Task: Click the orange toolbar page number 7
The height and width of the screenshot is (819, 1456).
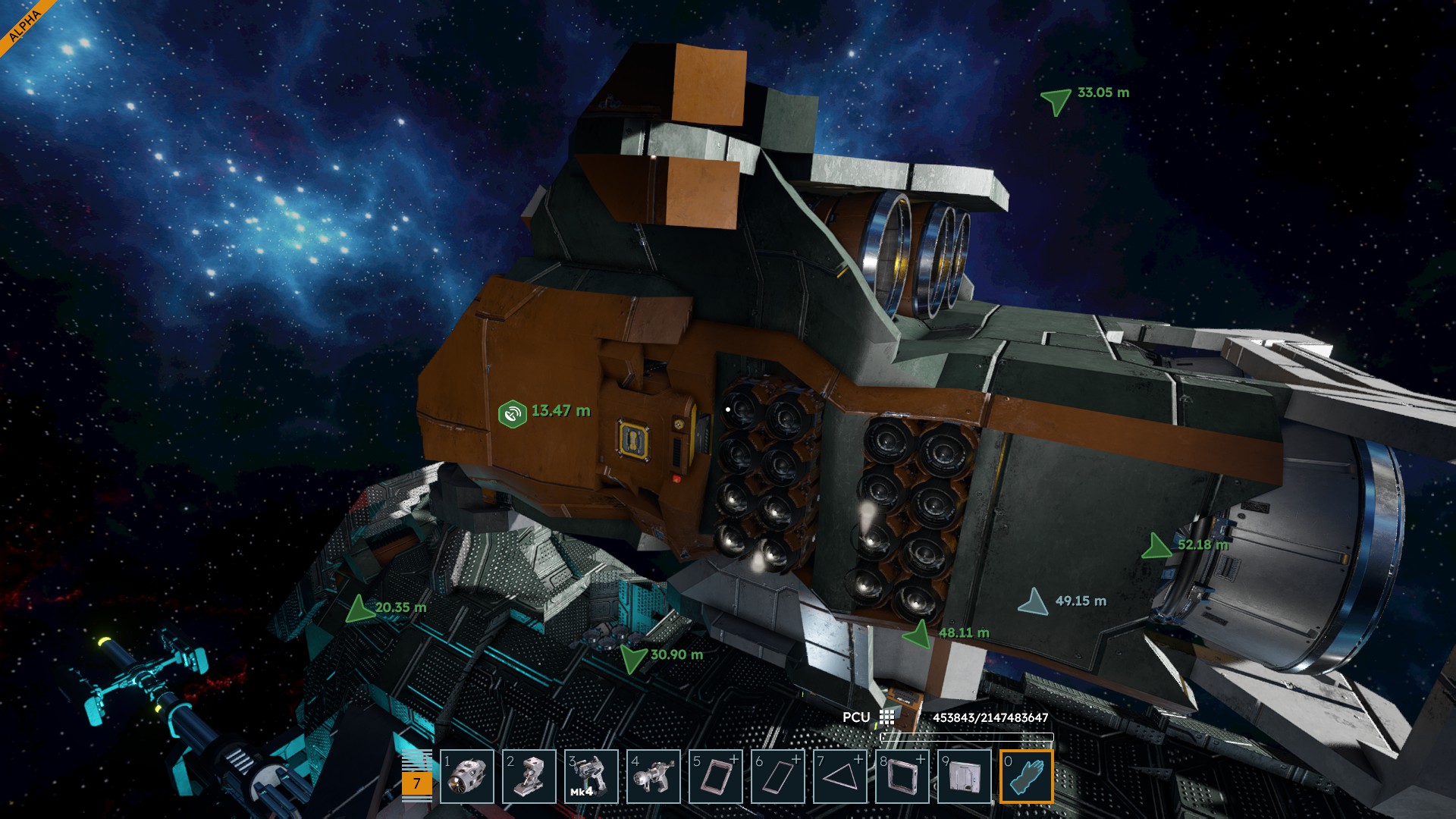Action: click(x=416, y=783)
